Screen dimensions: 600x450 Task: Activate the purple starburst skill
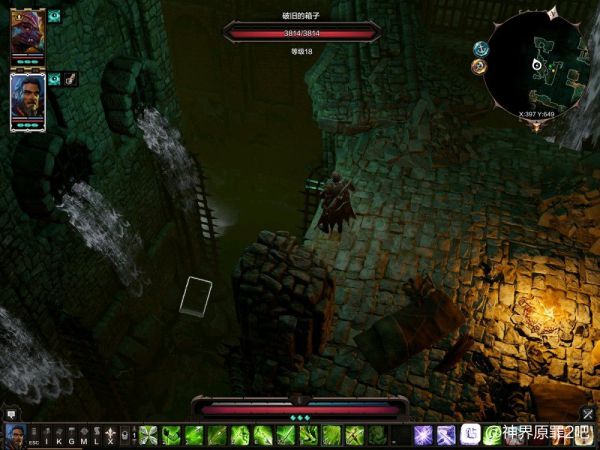click(423, 435)
